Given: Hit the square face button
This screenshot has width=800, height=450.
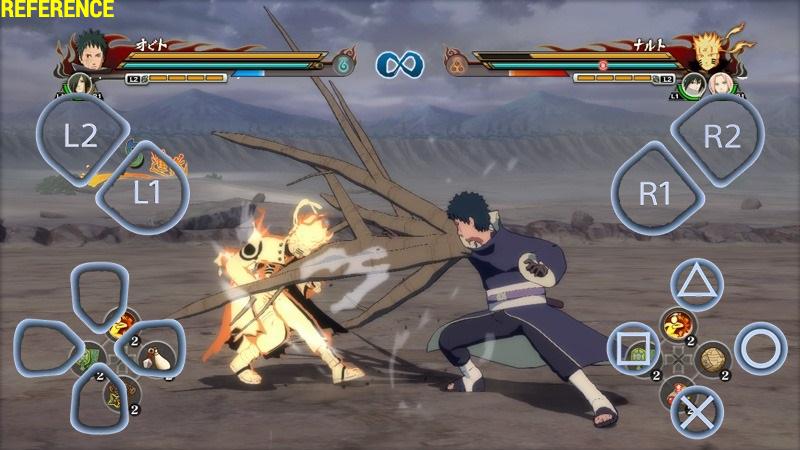Looking at the screenshot, I should click(633, 348).
